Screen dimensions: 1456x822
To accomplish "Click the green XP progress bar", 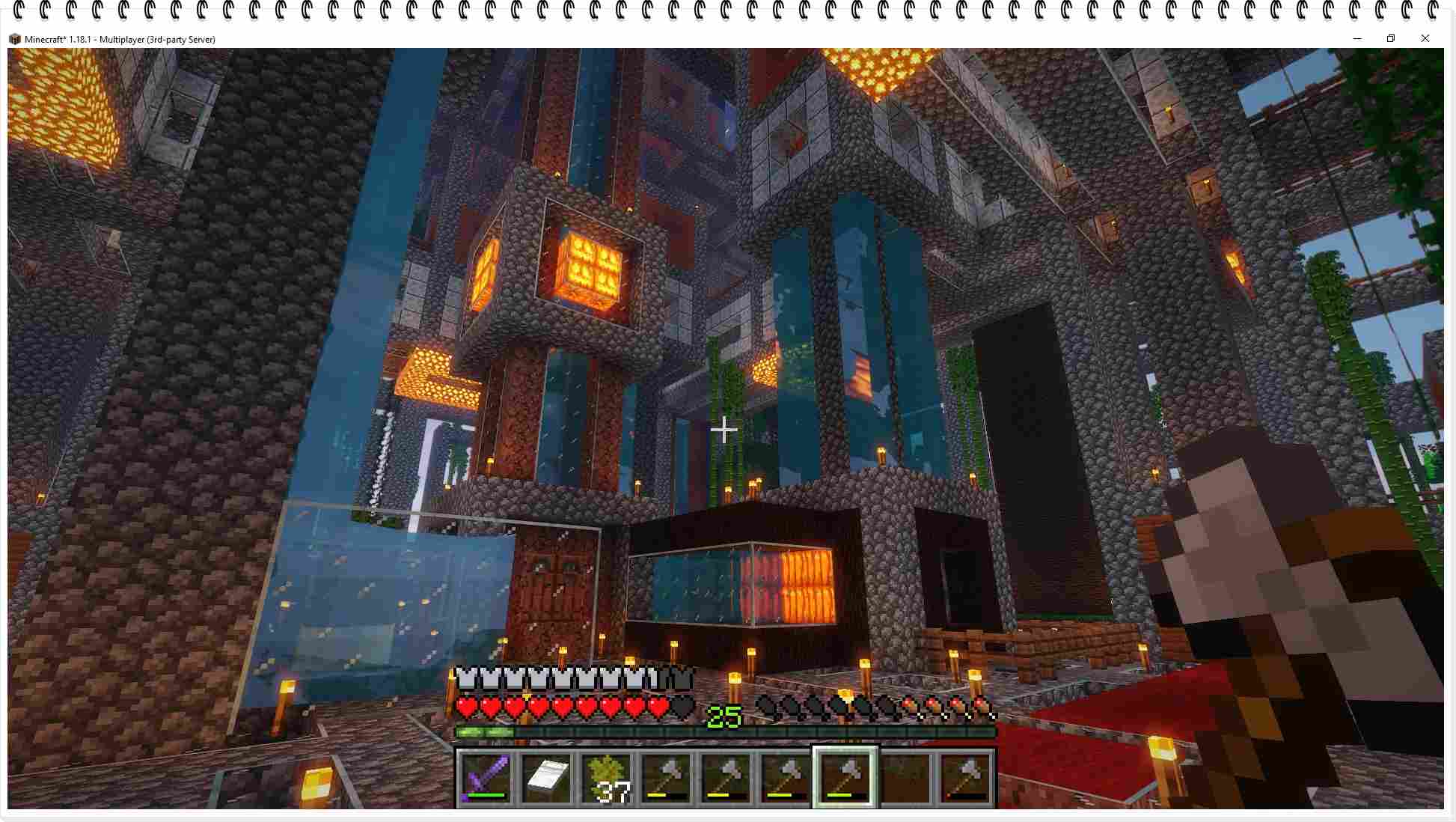I will [486, 731].
